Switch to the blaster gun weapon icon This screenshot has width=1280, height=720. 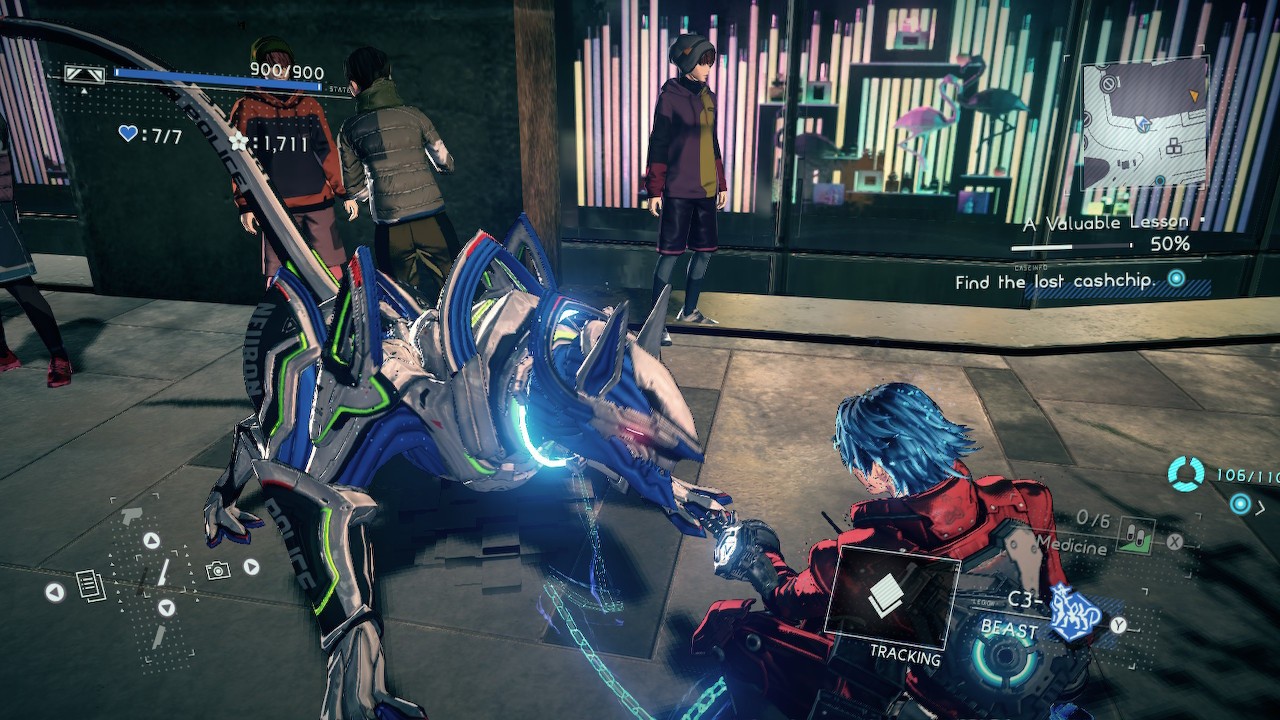[x=131, y=516]
